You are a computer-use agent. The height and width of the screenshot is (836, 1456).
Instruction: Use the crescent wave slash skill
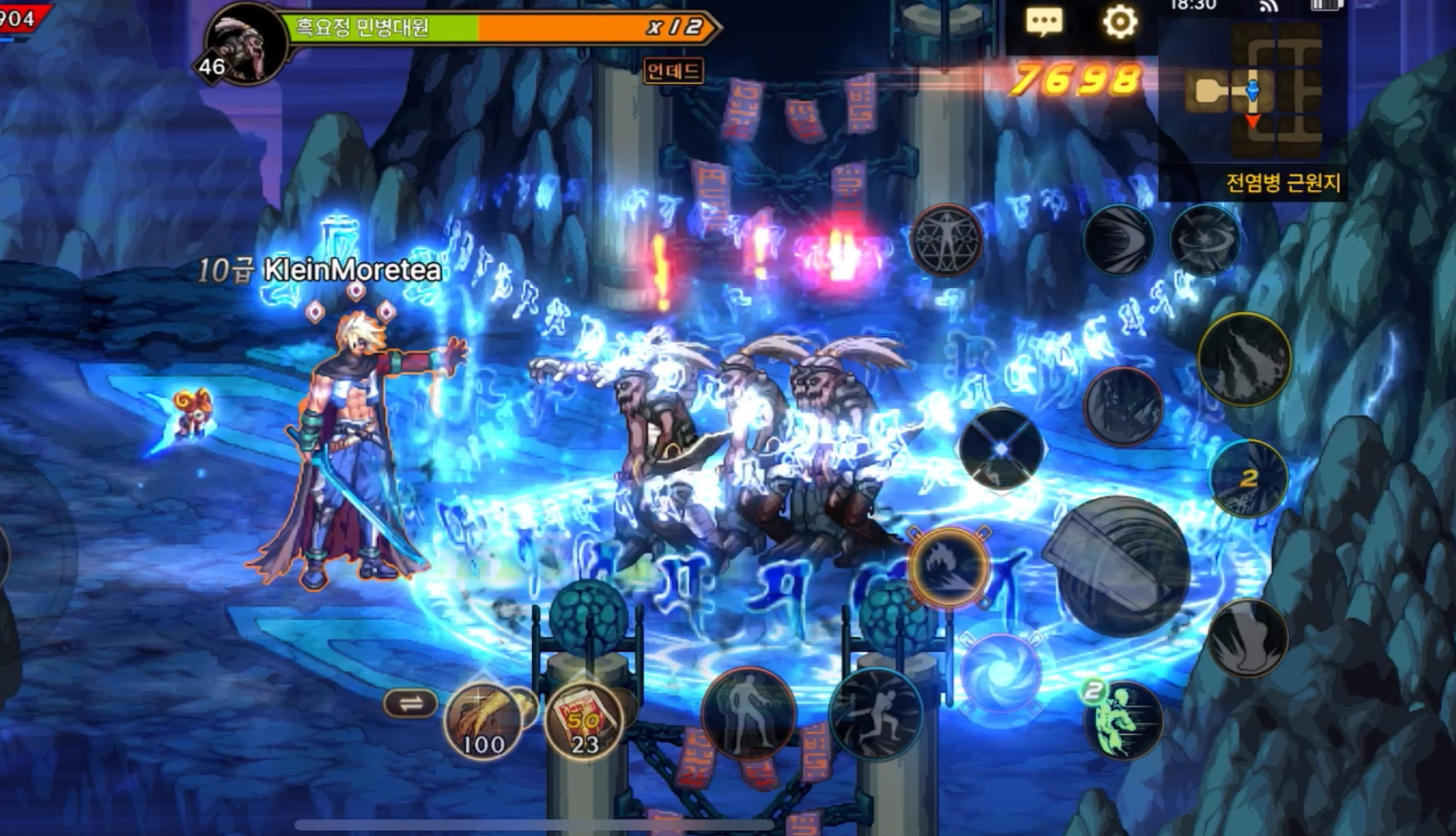point(1118,240)
